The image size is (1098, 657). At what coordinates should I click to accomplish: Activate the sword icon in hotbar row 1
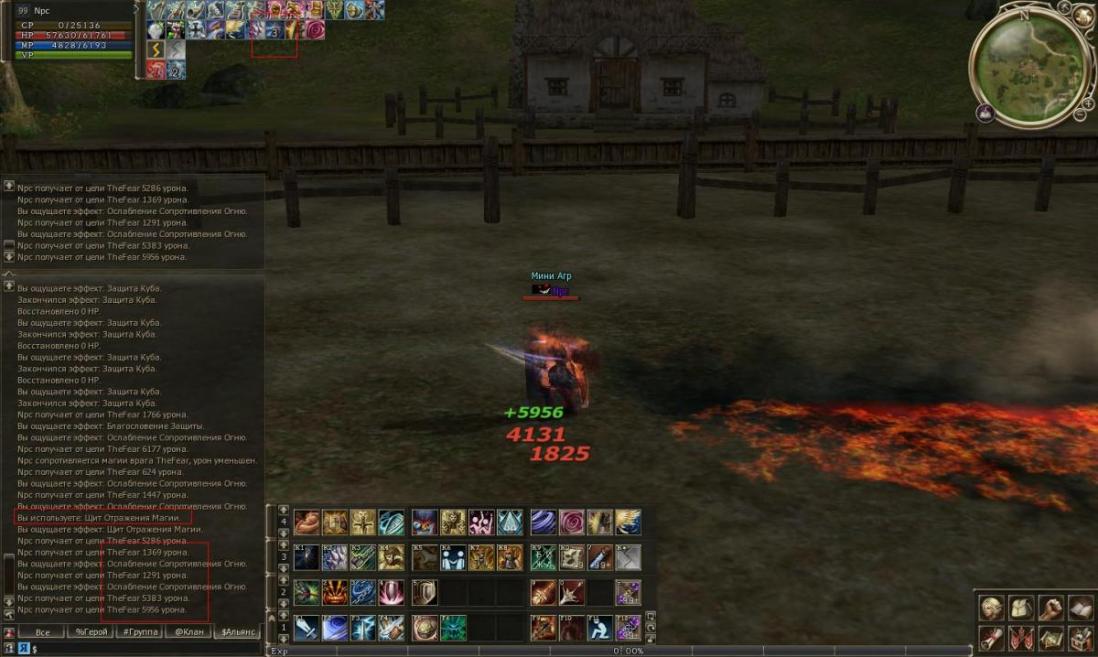[306, 628]
